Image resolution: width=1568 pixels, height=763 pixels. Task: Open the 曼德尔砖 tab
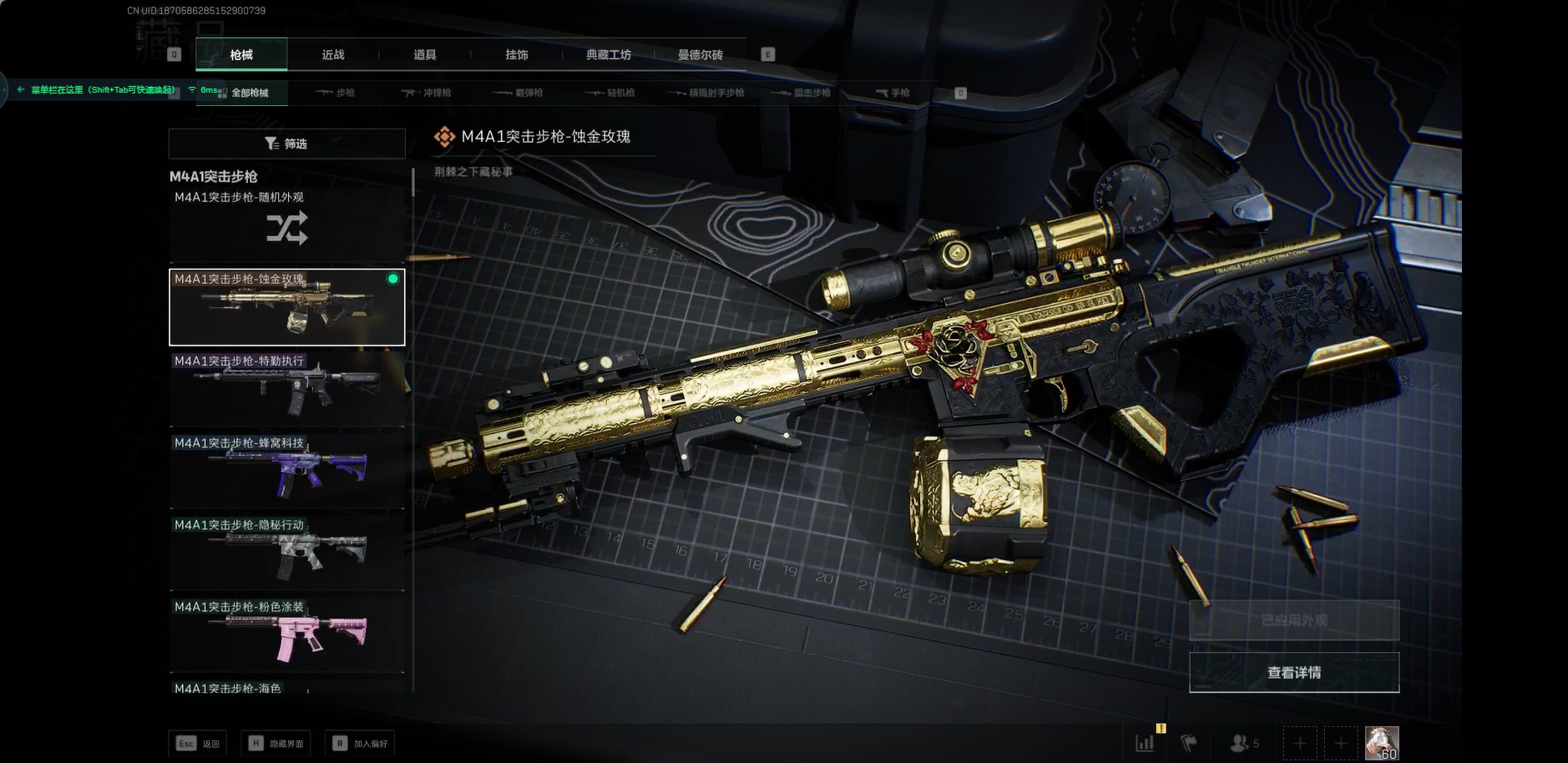click(x=701, y=55)
